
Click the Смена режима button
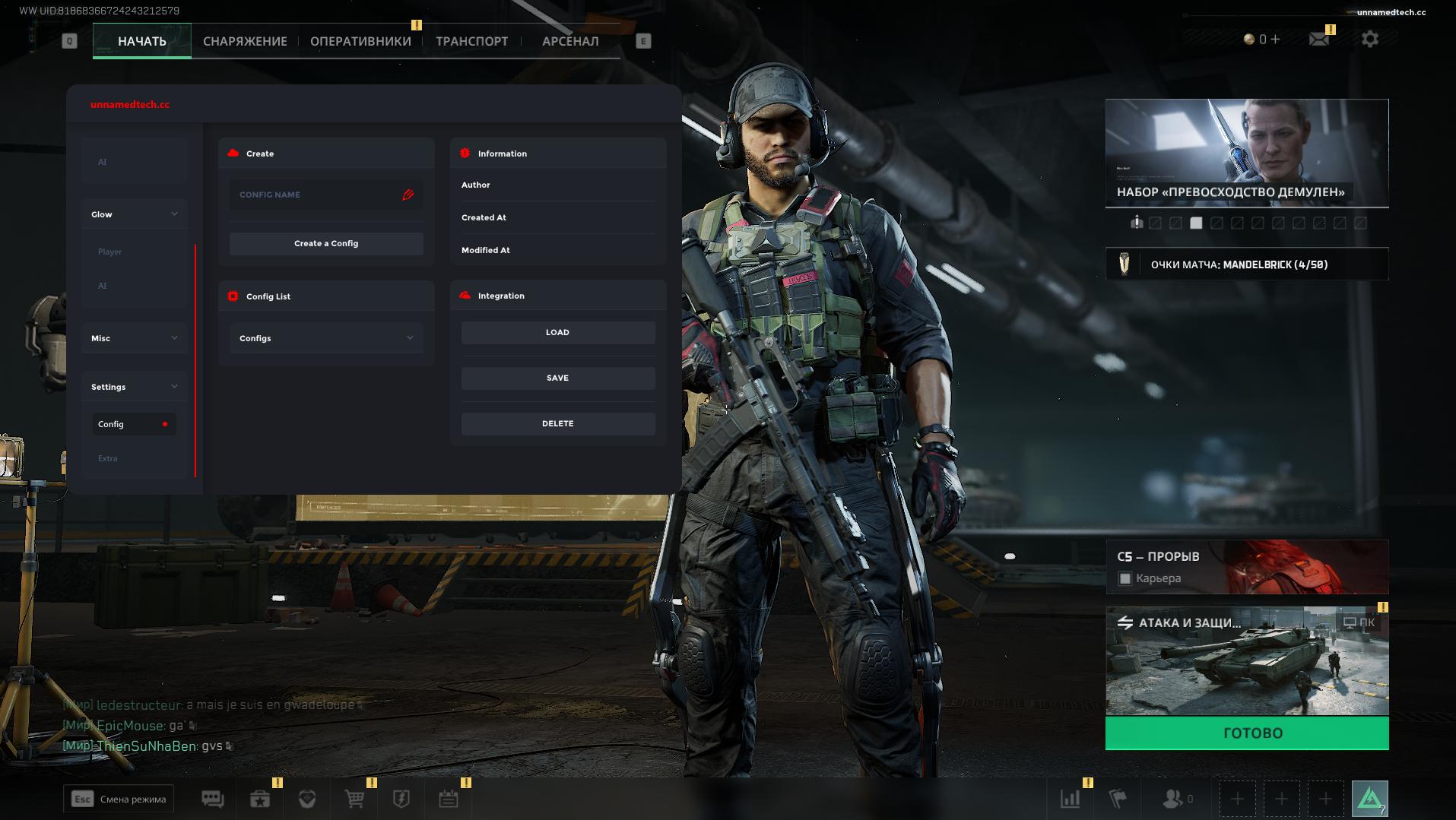119,799
